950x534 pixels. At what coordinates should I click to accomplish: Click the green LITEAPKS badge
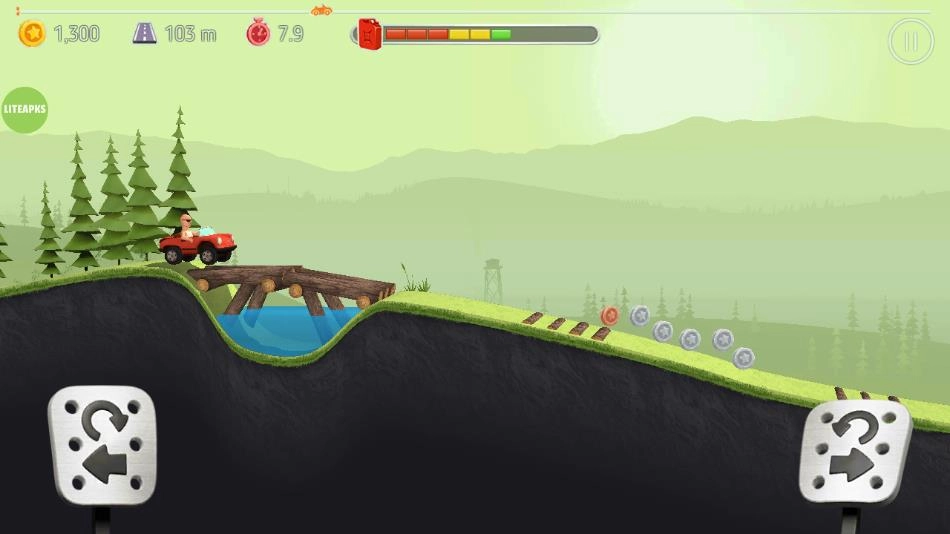[23, 110]
